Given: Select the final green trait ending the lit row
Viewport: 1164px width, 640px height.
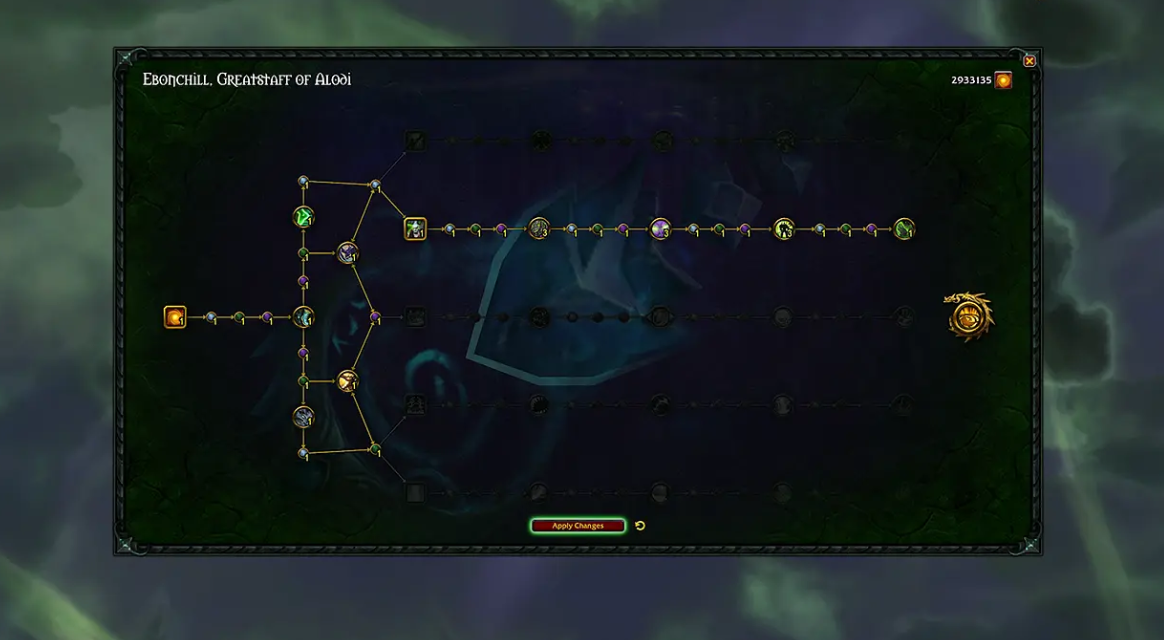Looking at the screenshot, I should click(904, 229).
